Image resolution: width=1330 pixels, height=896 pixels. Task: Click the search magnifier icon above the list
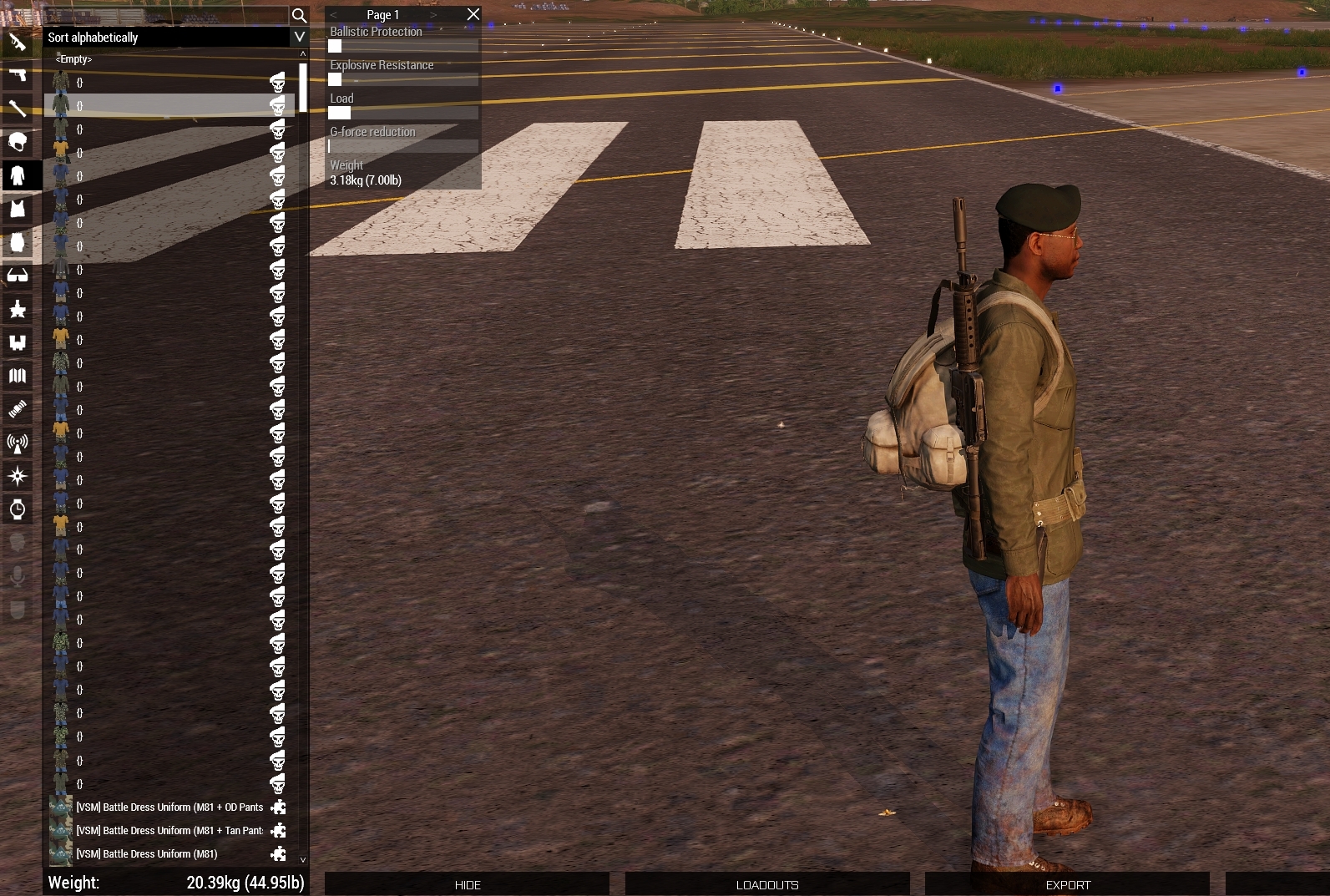click(300, 15)
